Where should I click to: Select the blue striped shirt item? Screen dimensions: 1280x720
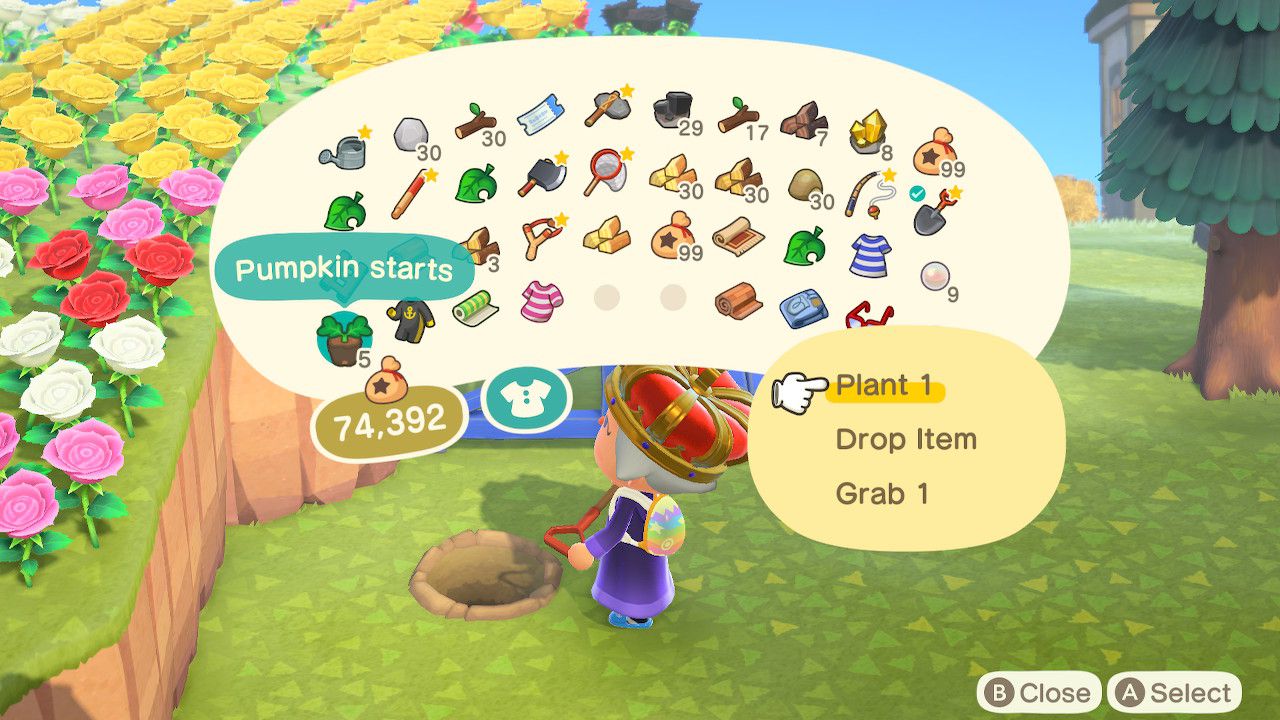pyautogui.click(x=869, y=252)
